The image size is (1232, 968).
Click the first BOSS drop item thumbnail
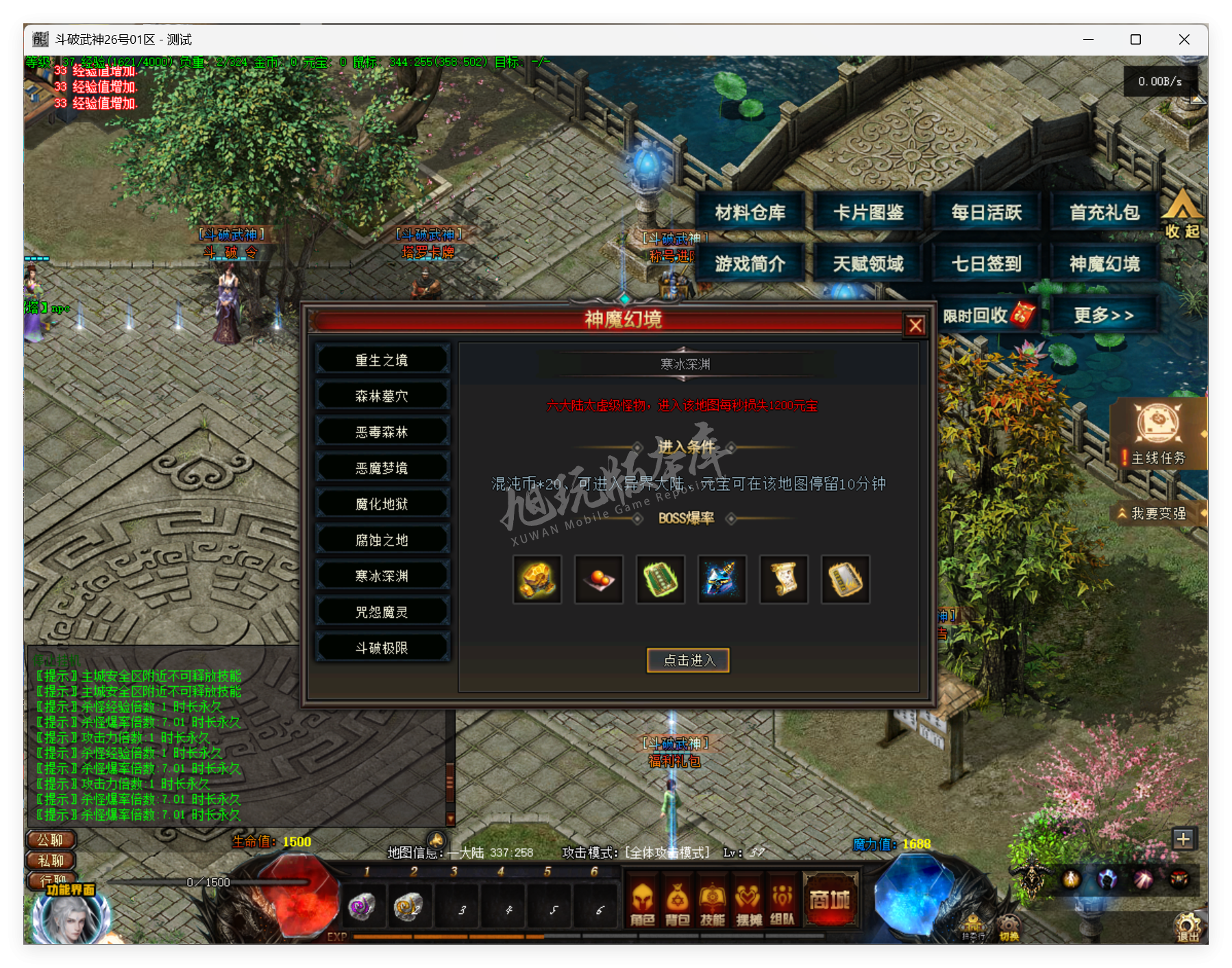(x=537, y=579)
